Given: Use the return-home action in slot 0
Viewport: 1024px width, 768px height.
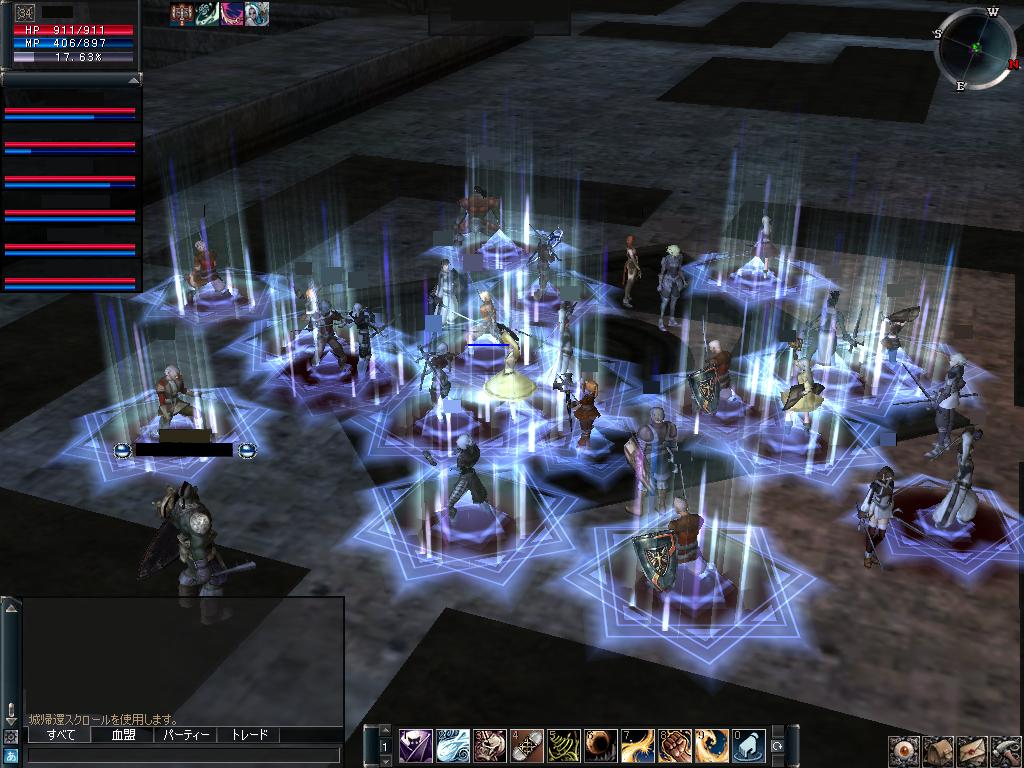Looking at the screenshot, I should (x=749, y=747).
